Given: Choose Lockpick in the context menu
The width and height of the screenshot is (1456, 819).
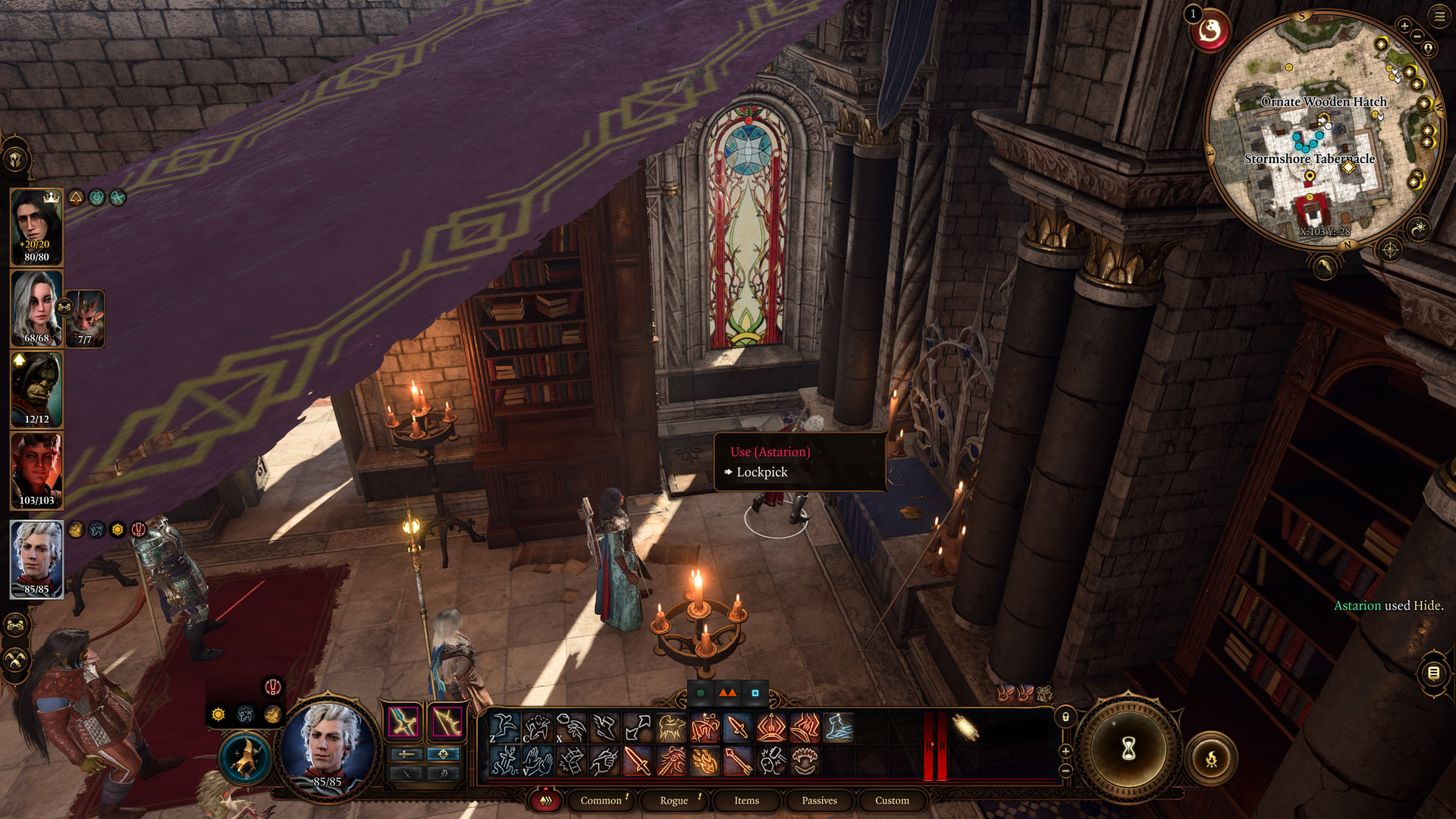Looking at the screenshot, I should click(761, 472).
